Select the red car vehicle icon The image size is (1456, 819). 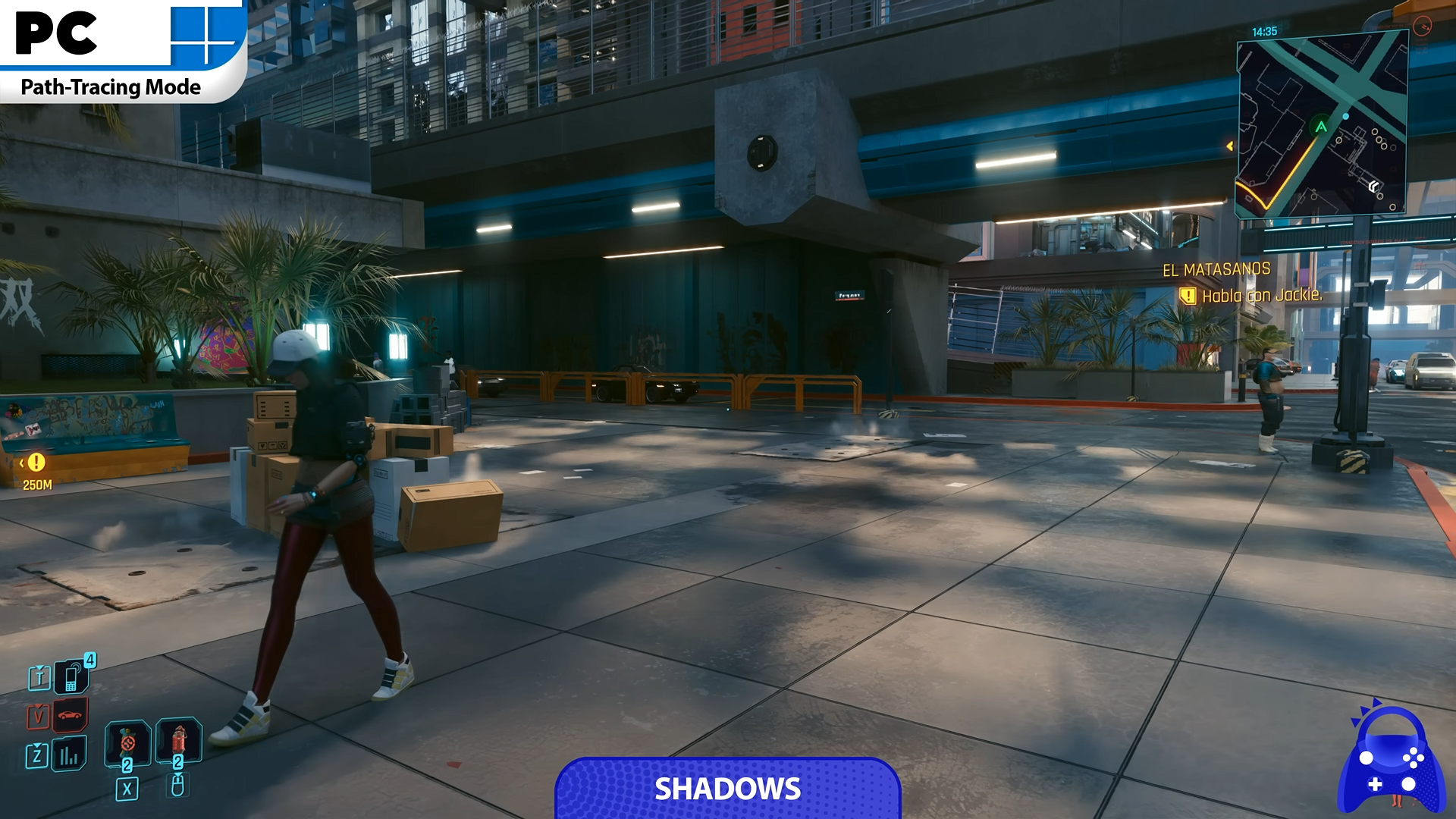click(70, 715)
